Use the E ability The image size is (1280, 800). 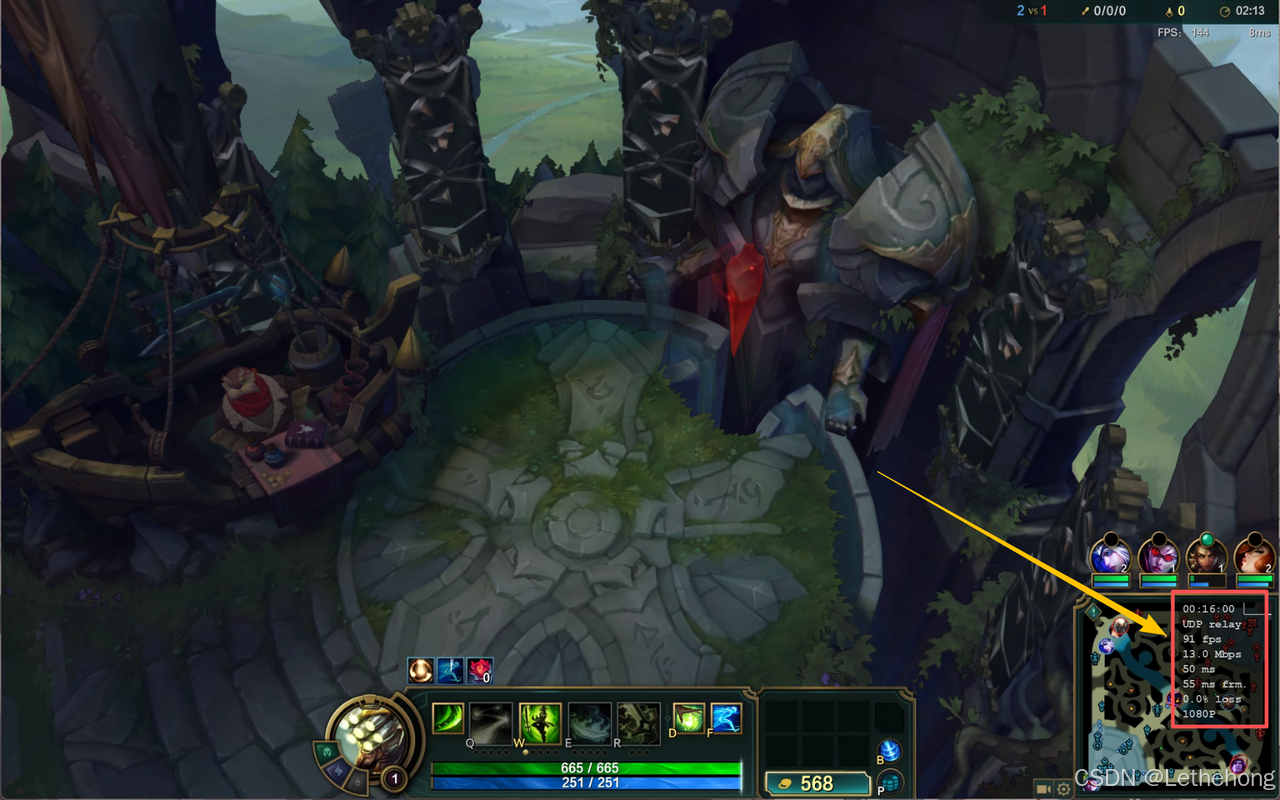click(589, 723)
